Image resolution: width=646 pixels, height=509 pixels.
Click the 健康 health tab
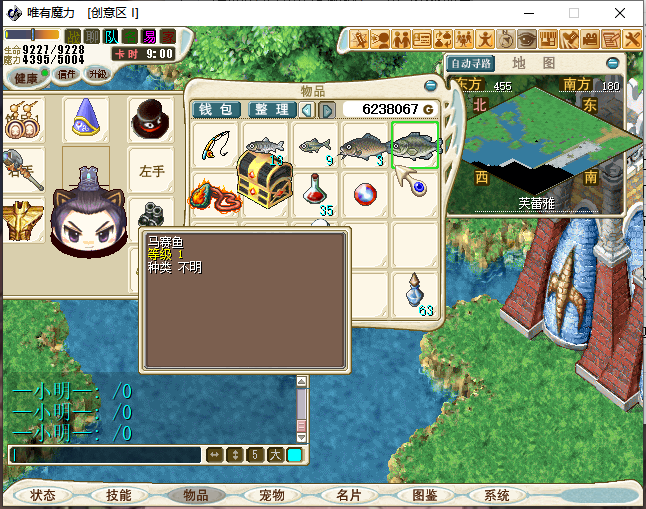[x=27, y=78]
